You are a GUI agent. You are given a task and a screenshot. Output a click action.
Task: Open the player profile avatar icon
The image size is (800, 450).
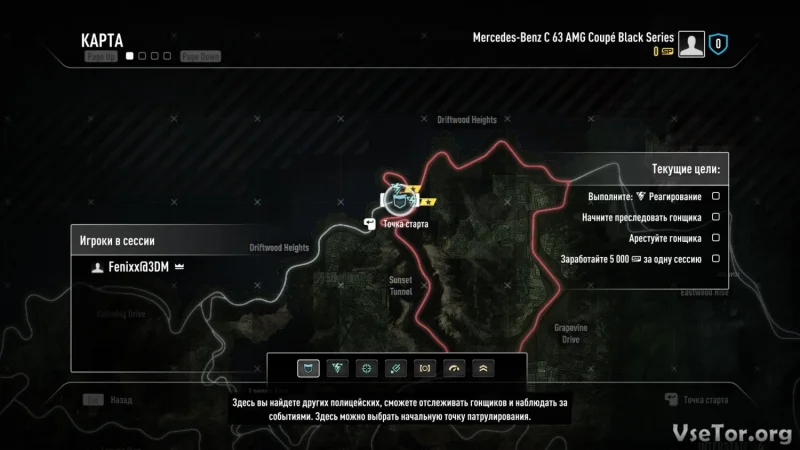tap(691, 44)
